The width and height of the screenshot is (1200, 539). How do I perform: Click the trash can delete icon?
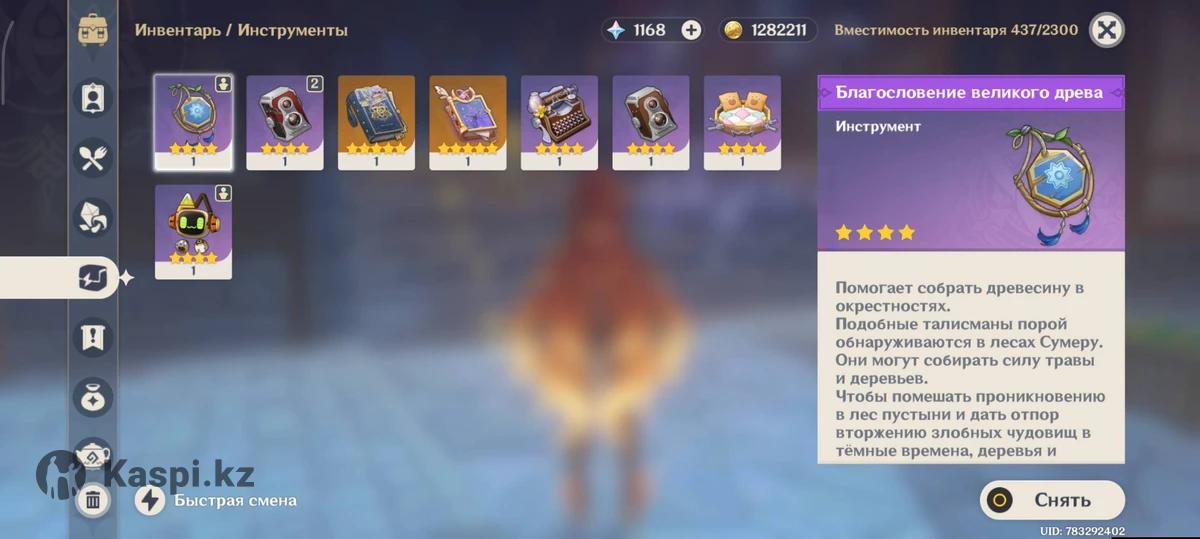[93, 500]
